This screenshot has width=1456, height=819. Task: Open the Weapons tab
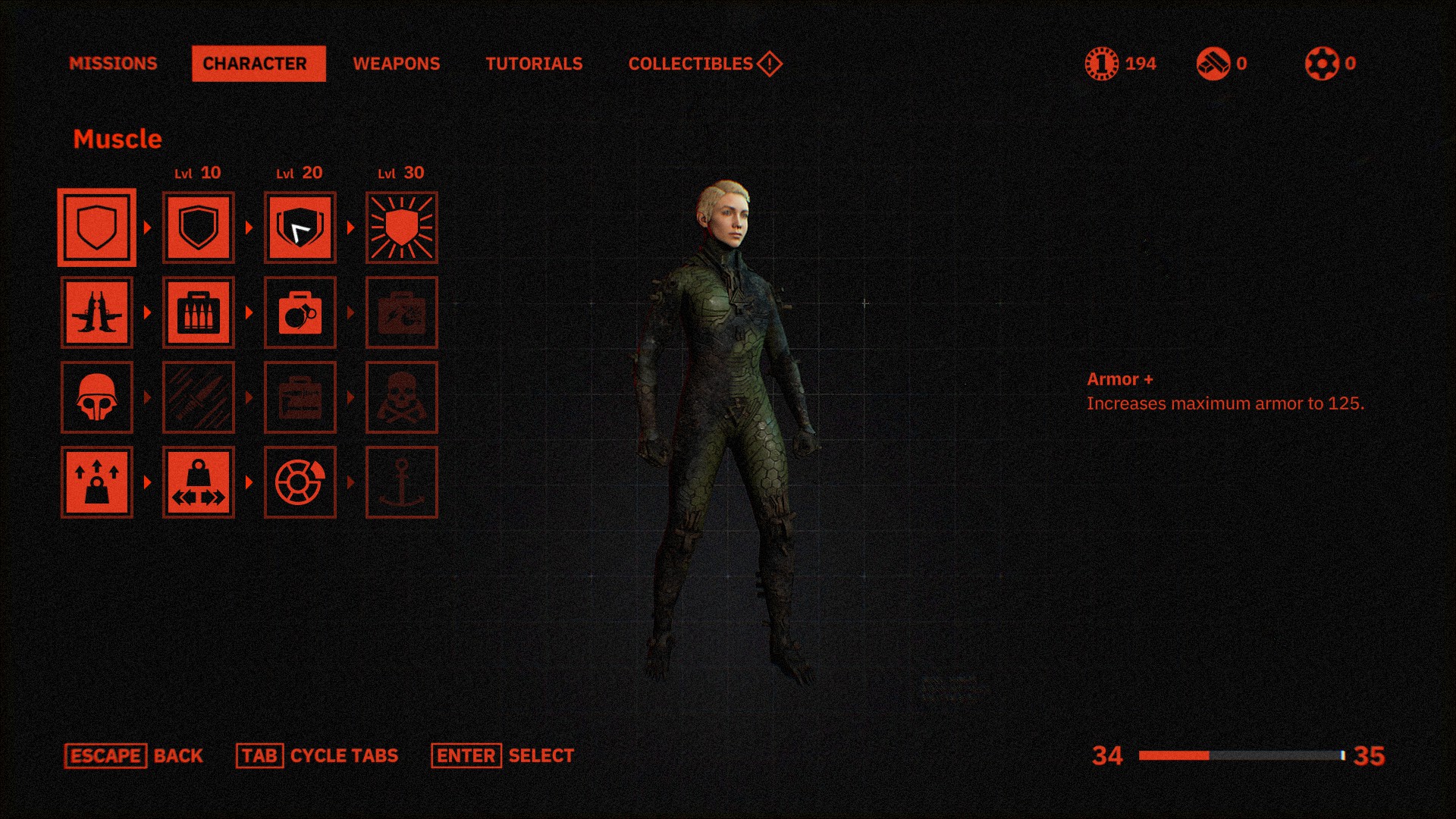(396, 64)
